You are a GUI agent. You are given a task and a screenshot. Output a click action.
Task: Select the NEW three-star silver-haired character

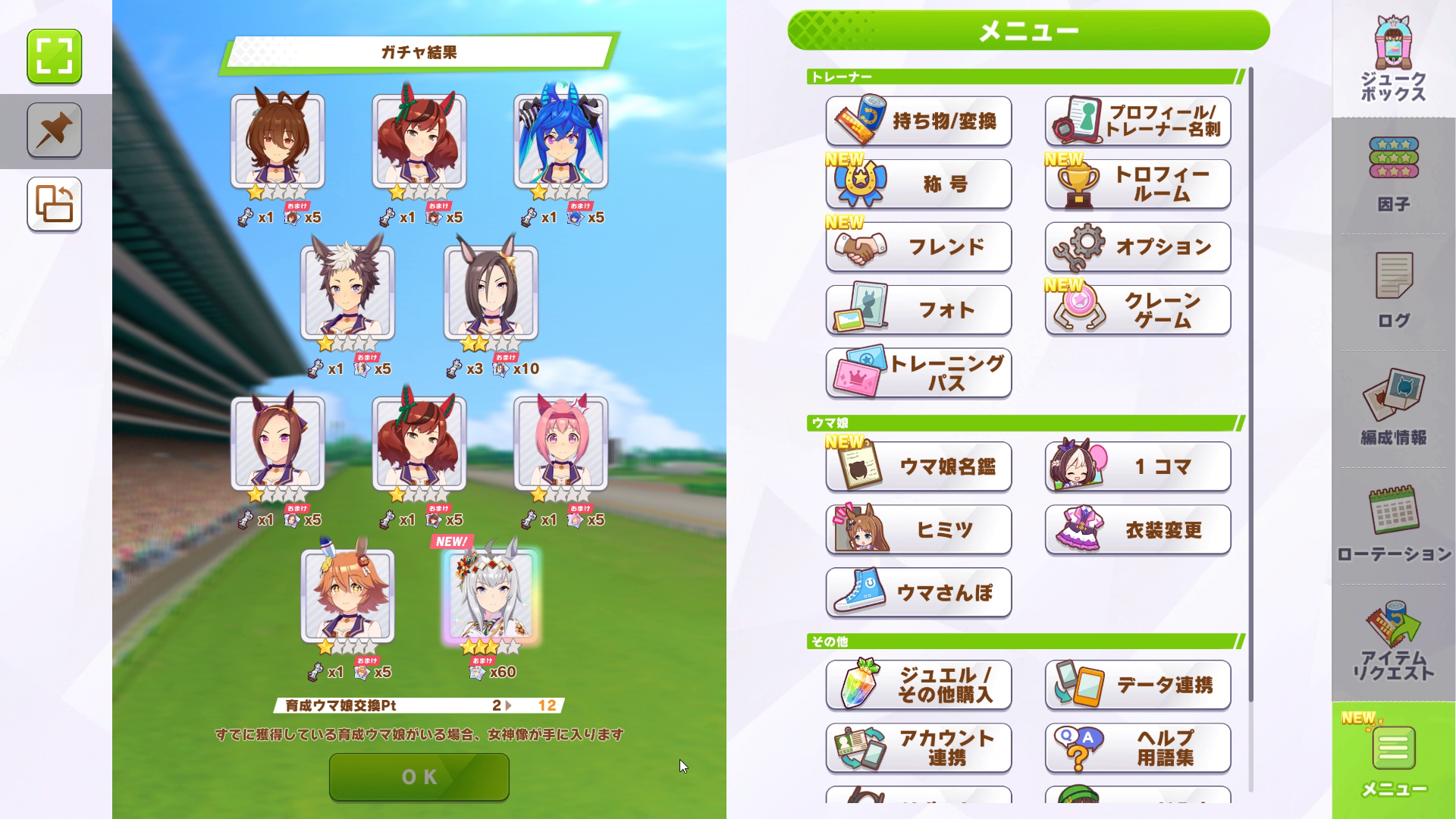pyautogui.click(x=491, y=595)
